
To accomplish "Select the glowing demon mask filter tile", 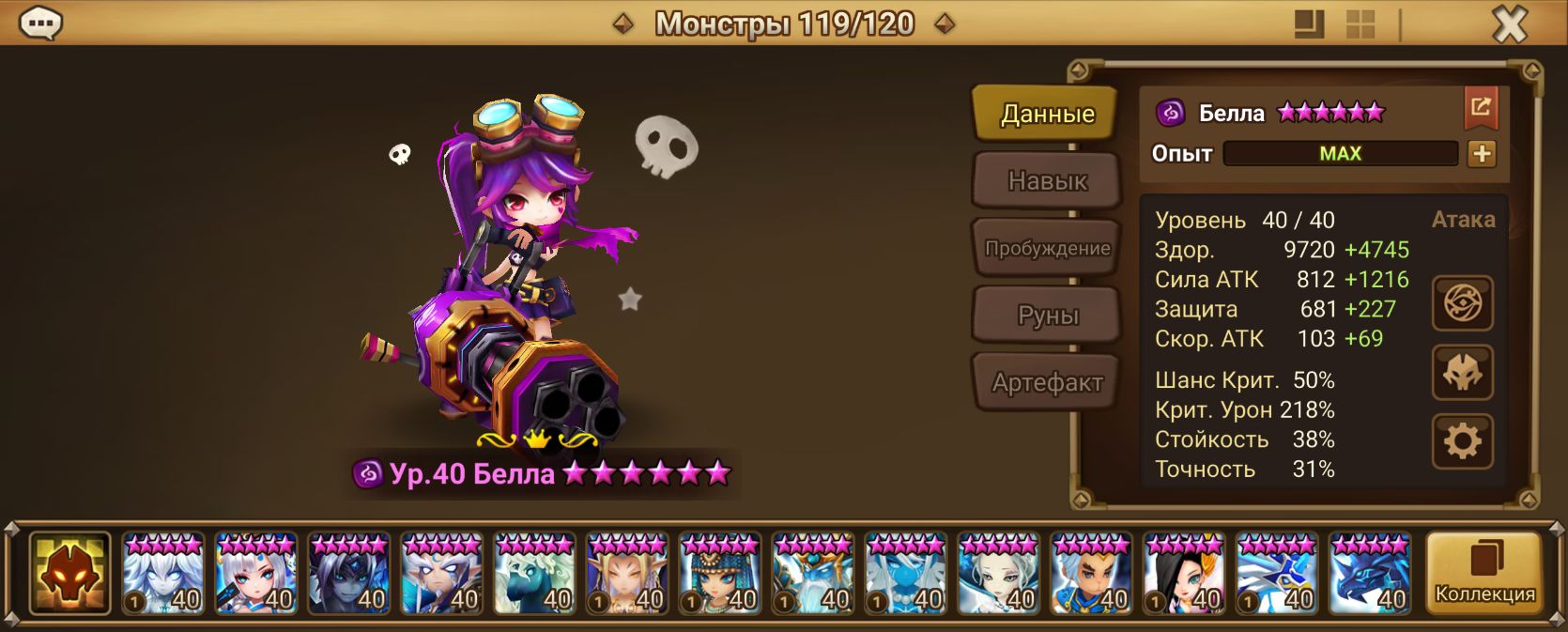I will click(69, 573).
